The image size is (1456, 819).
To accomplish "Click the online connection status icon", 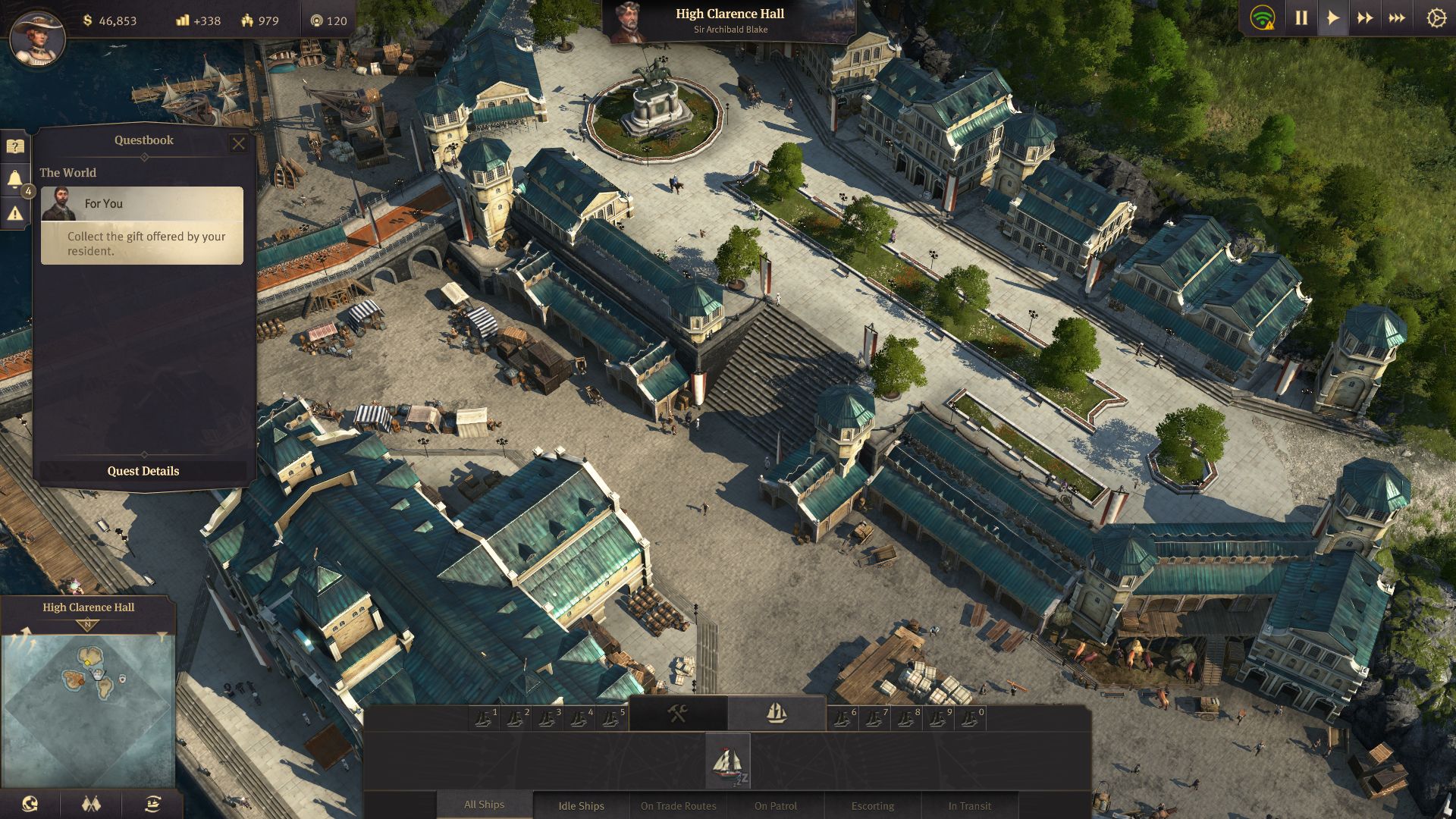I will point(1262,18).
